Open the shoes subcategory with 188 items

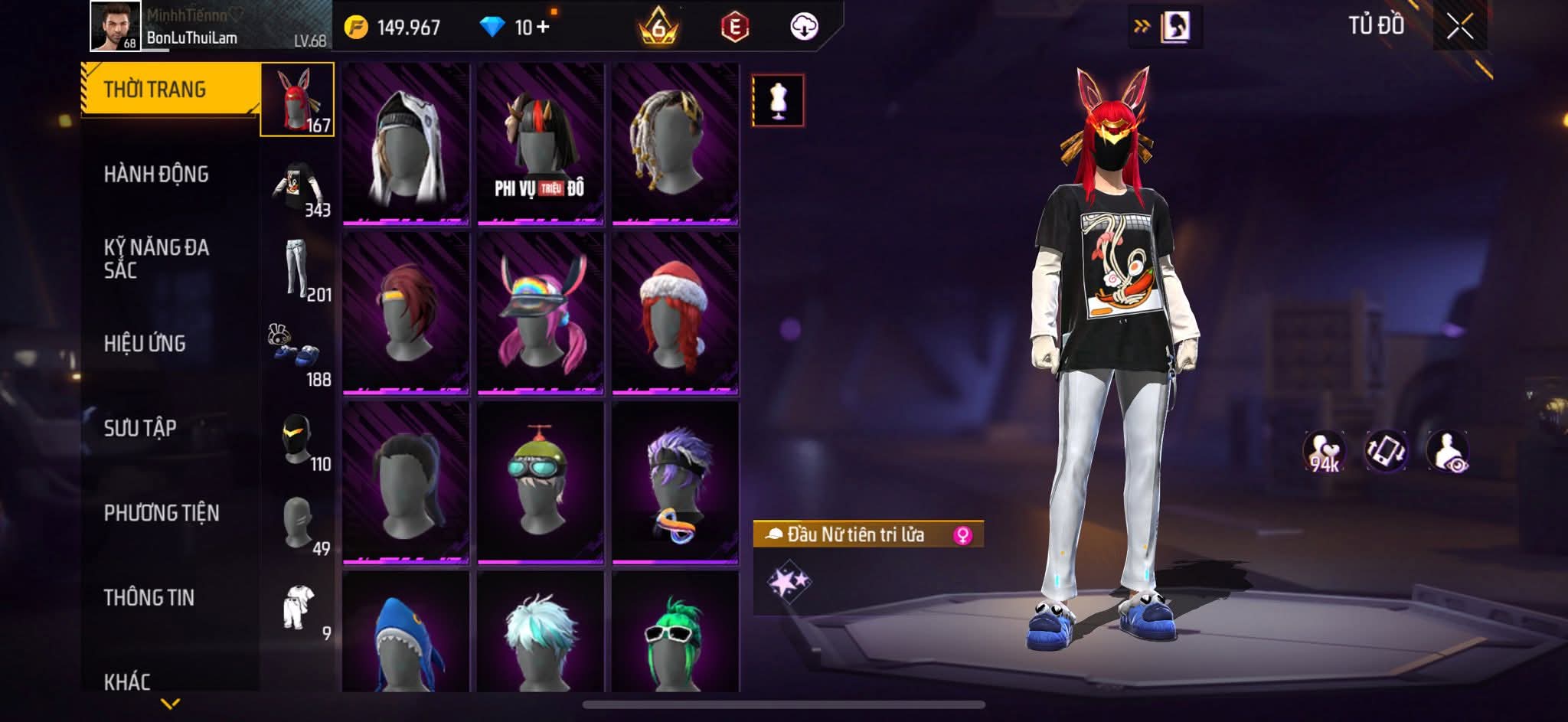coord(298,354)
